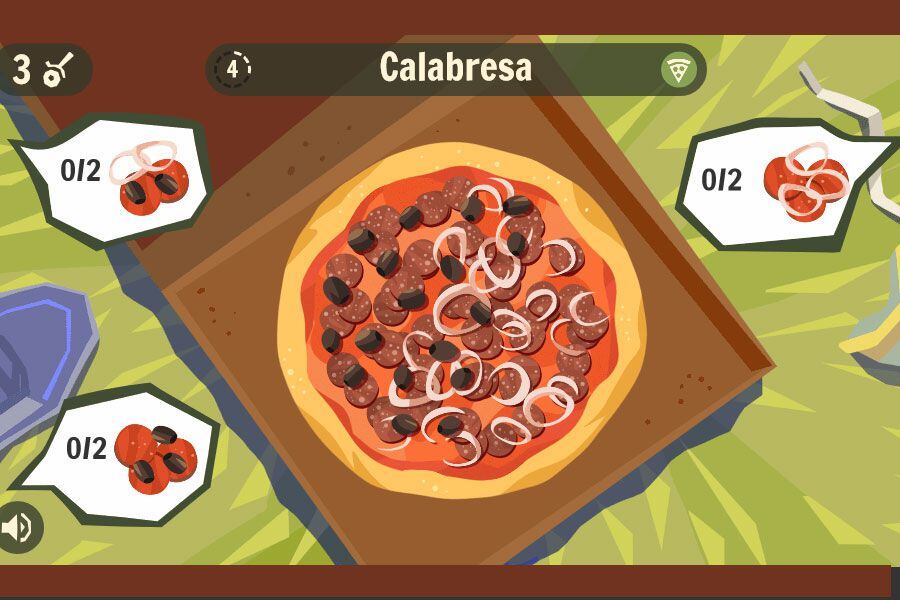This screenshot has width=900, height=600.
Task: Toggle the sound speaker button
Action: [17, 527]
